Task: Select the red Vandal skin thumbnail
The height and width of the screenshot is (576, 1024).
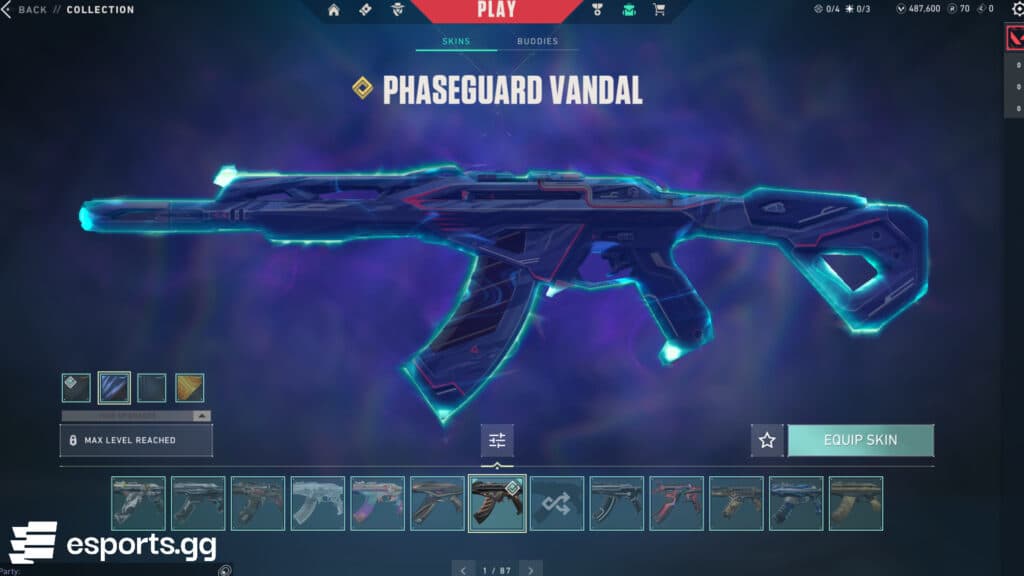Action: (677, 503)
